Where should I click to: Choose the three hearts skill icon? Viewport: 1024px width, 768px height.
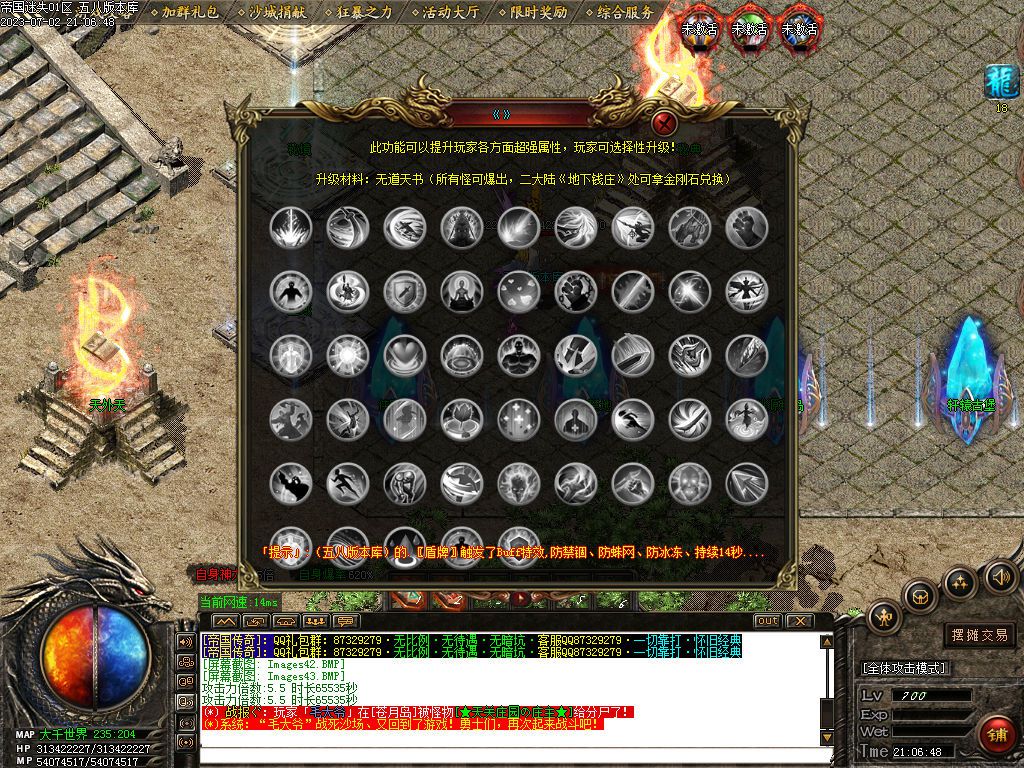click(519, 292)
